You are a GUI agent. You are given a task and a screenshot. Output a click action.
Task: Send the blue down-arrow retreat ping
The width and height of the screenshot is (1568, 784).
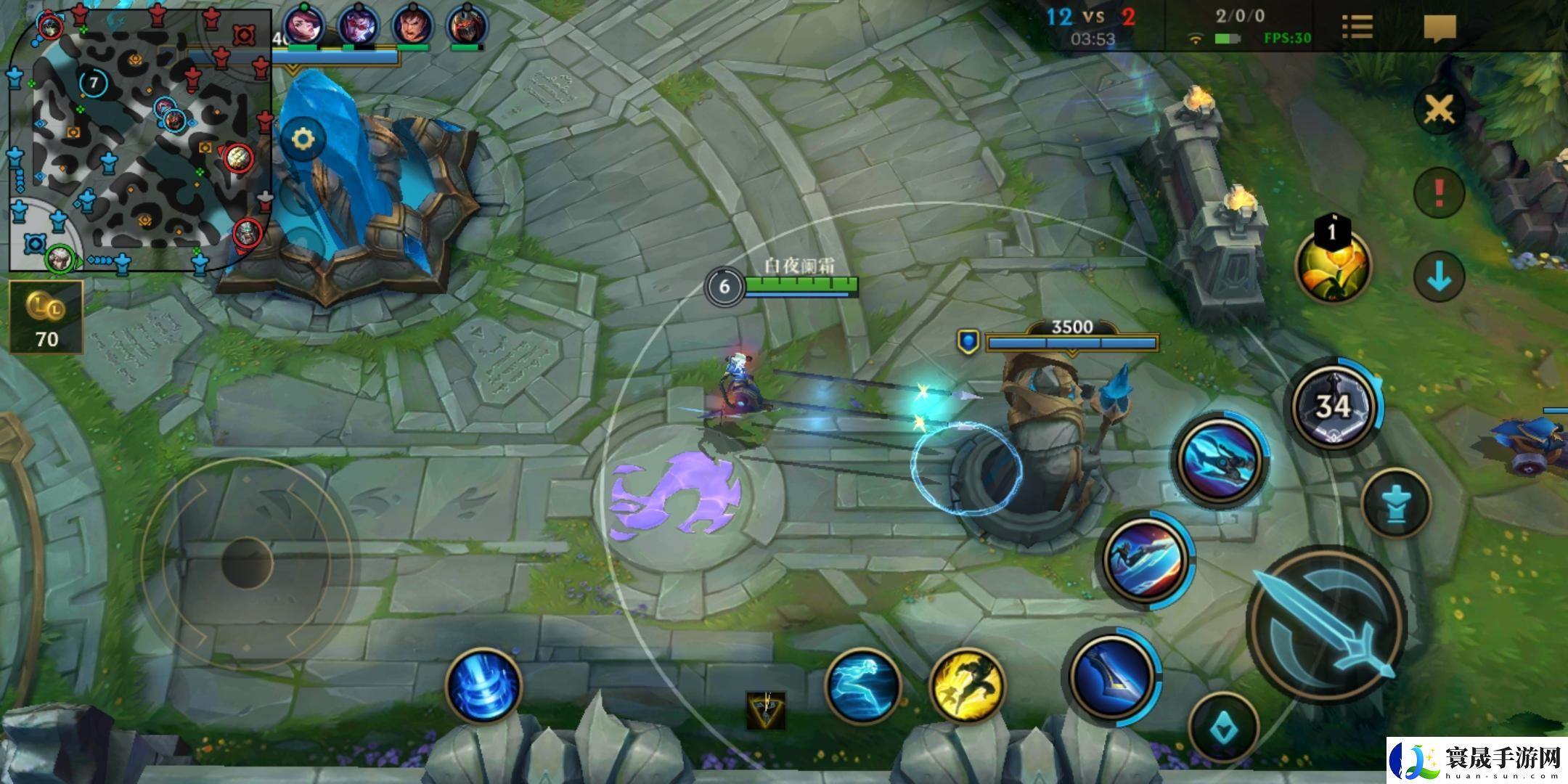(1439, 277)
